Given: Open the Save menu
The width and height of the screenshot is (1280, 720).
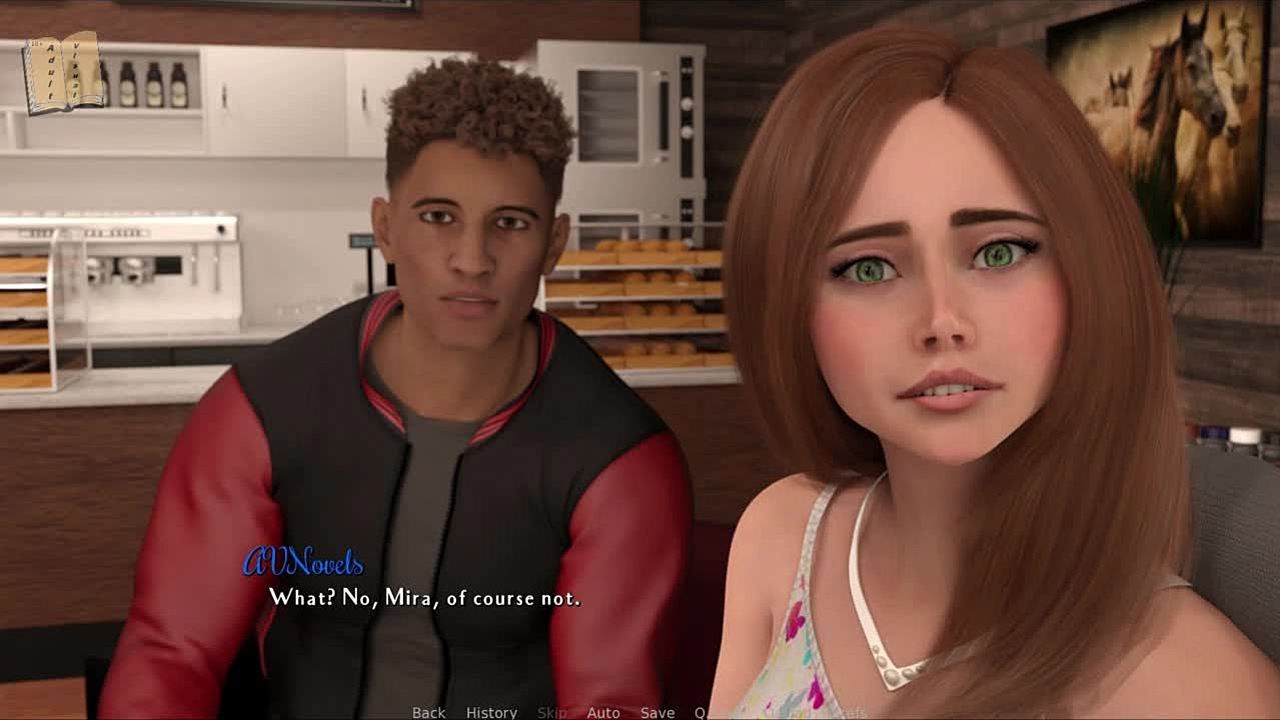Looking at the screenshot, I should point(657,712).
